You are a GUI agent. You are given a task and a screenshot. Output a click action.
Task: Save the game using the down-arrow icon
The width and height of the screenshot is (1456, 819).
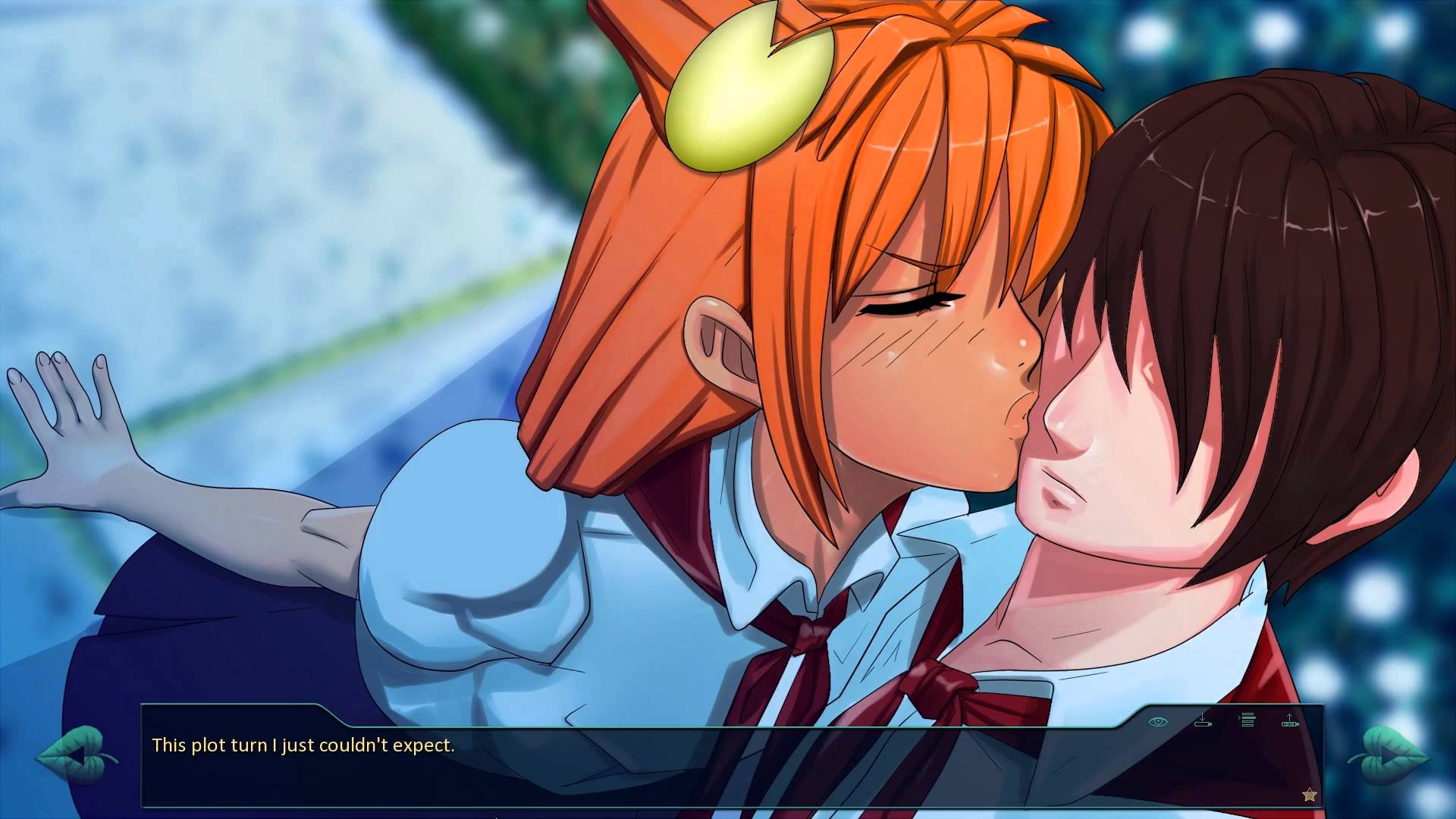pos(1203,720)
